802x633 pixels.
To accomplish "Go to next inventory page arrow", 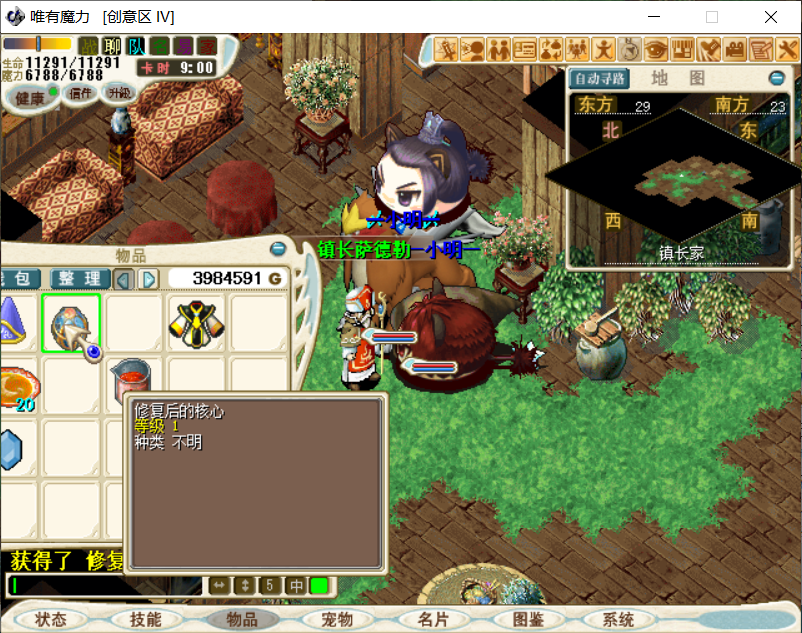I will pyautogui.click(x=148, y=278).
